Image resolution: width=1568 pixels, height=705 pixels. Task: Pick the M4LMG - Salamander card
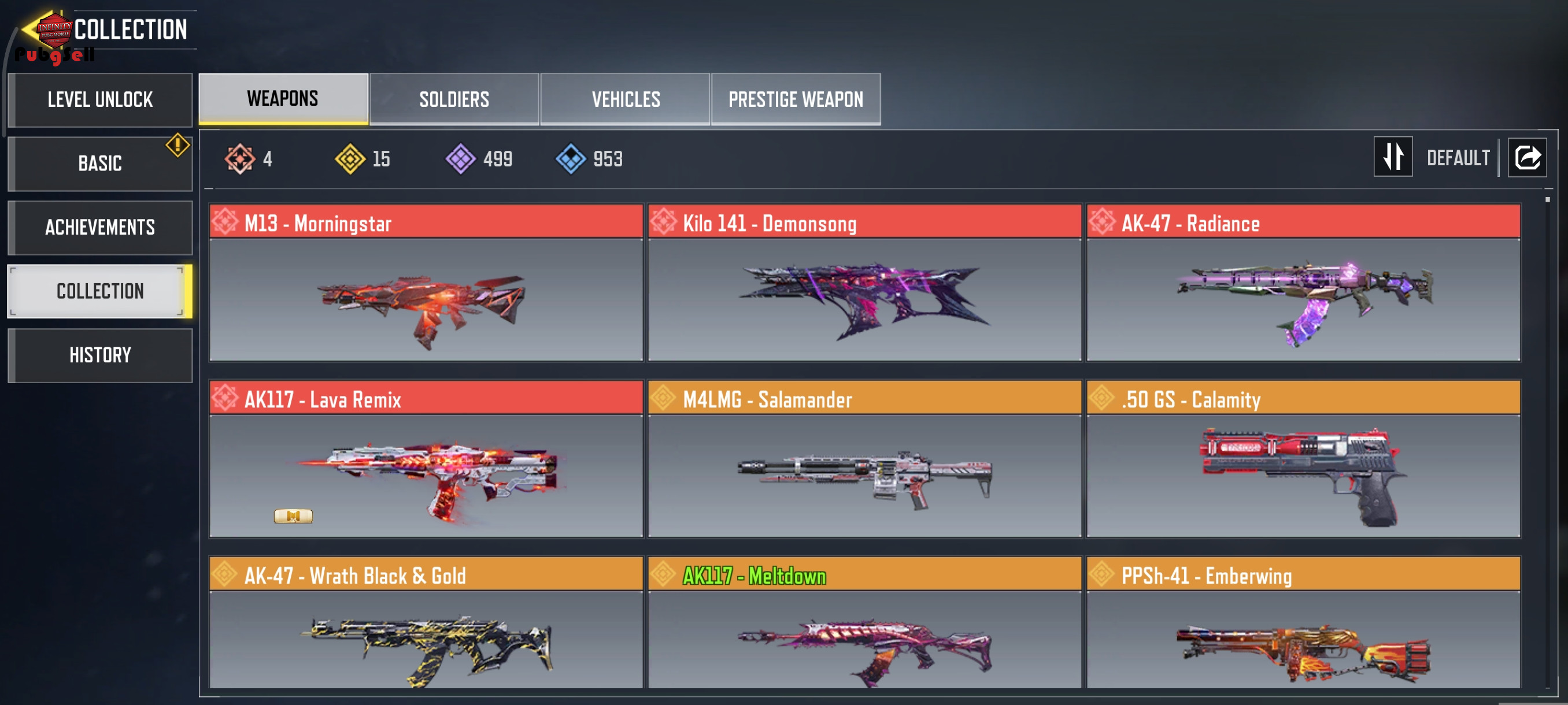coord(864,459)
